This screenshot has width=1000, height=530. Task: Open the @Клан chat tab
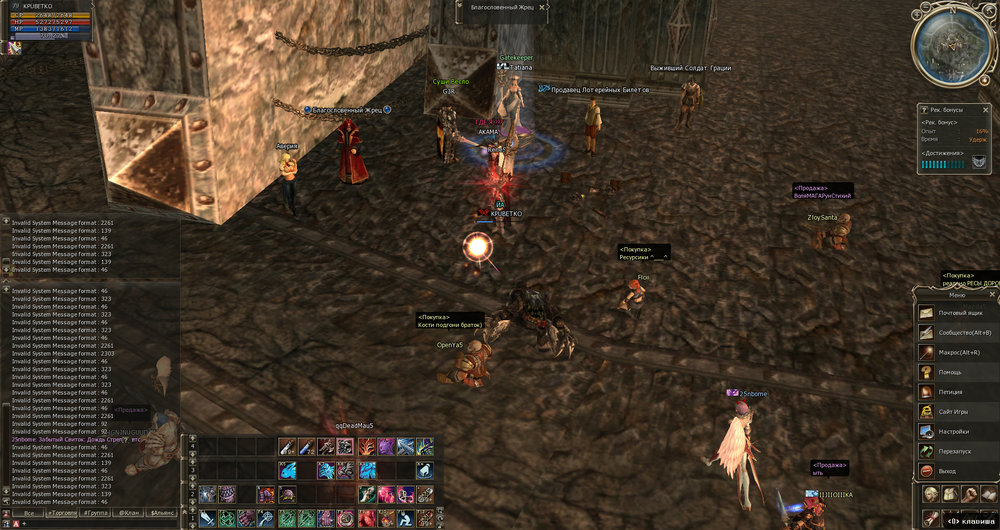coord(129,512)
